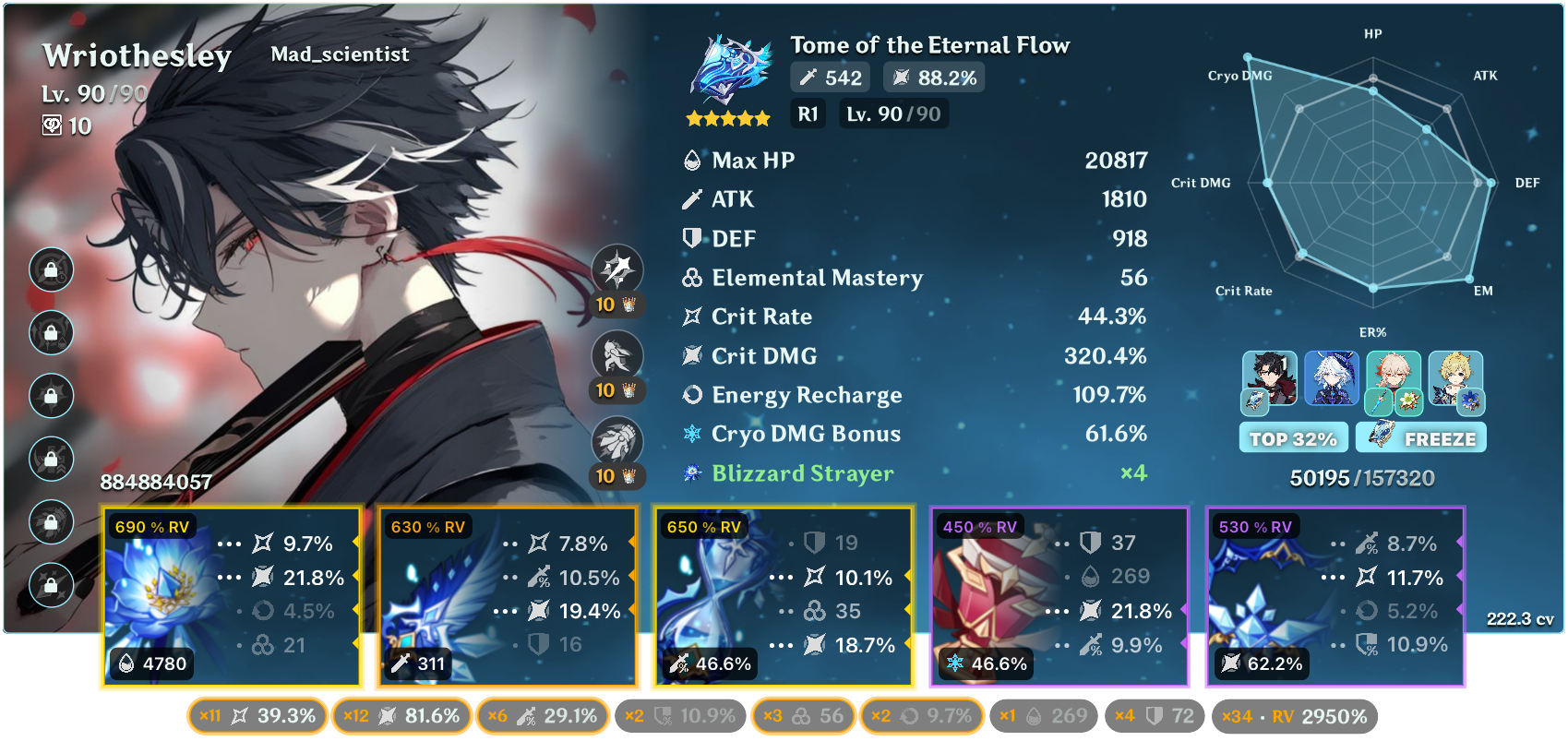Expand the ×11 Crit Rate roll summary
The height and width of the screenshot is (741, 1568).
click(x=257, y=714)
